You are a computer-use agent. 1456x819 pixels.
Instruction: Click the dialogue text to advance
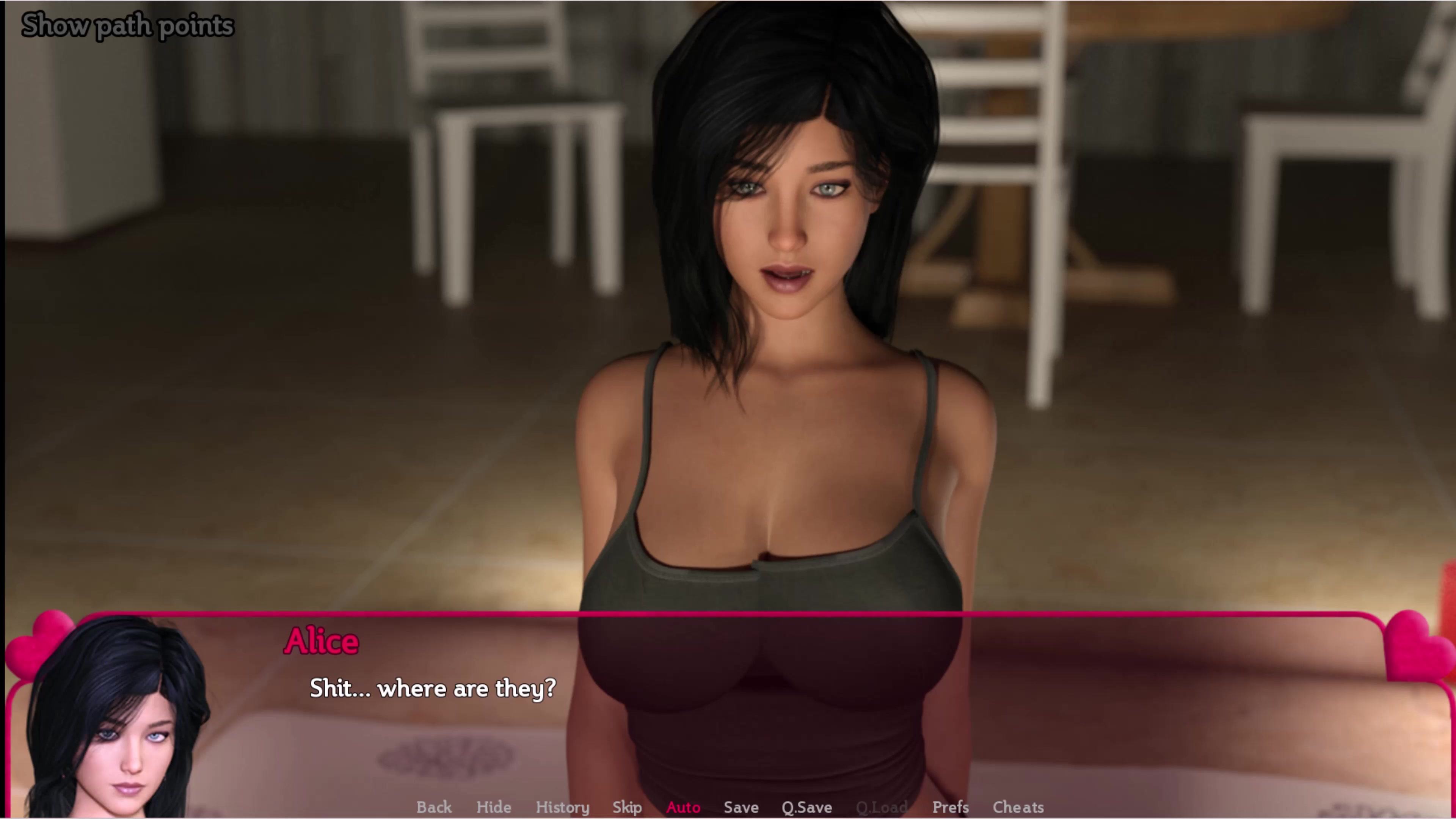(433, 689)
